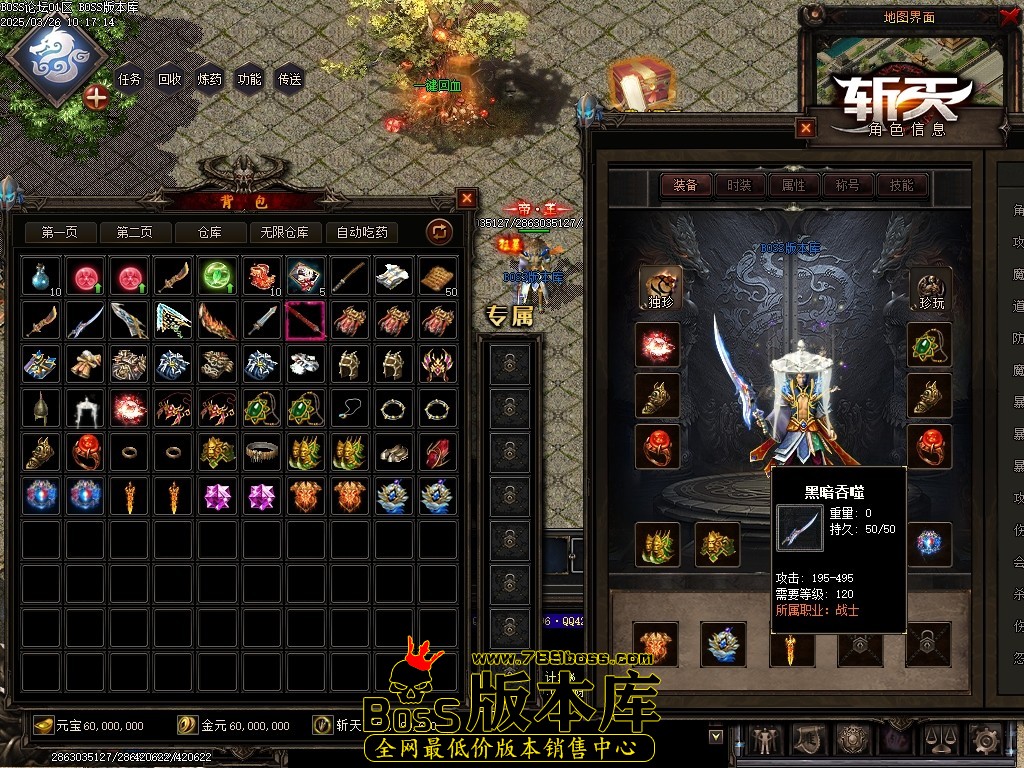Switch to the 时装 costume tab
Viewport: 1024px width, 768px height.
740,185
